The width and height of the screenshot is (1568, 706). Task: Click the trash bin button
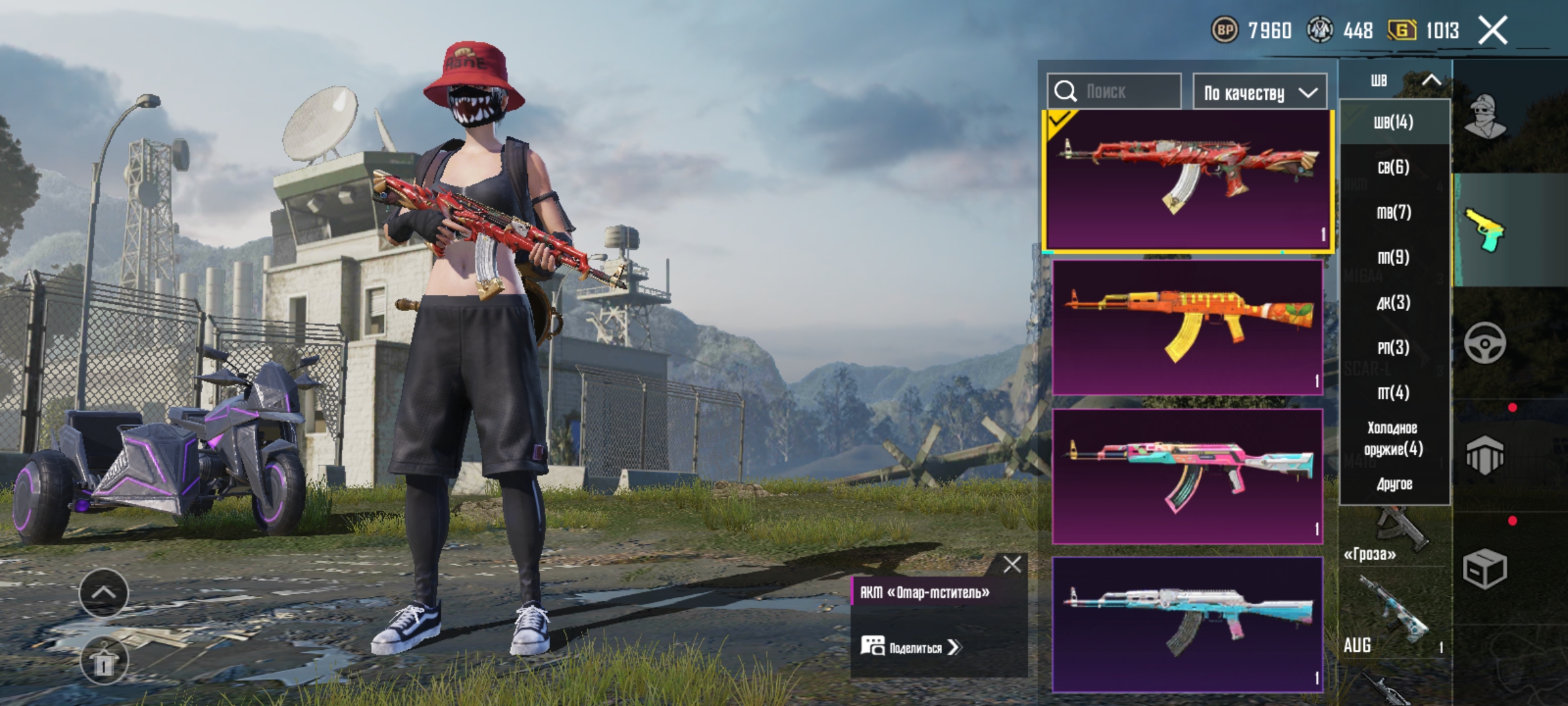pos(103,661)
